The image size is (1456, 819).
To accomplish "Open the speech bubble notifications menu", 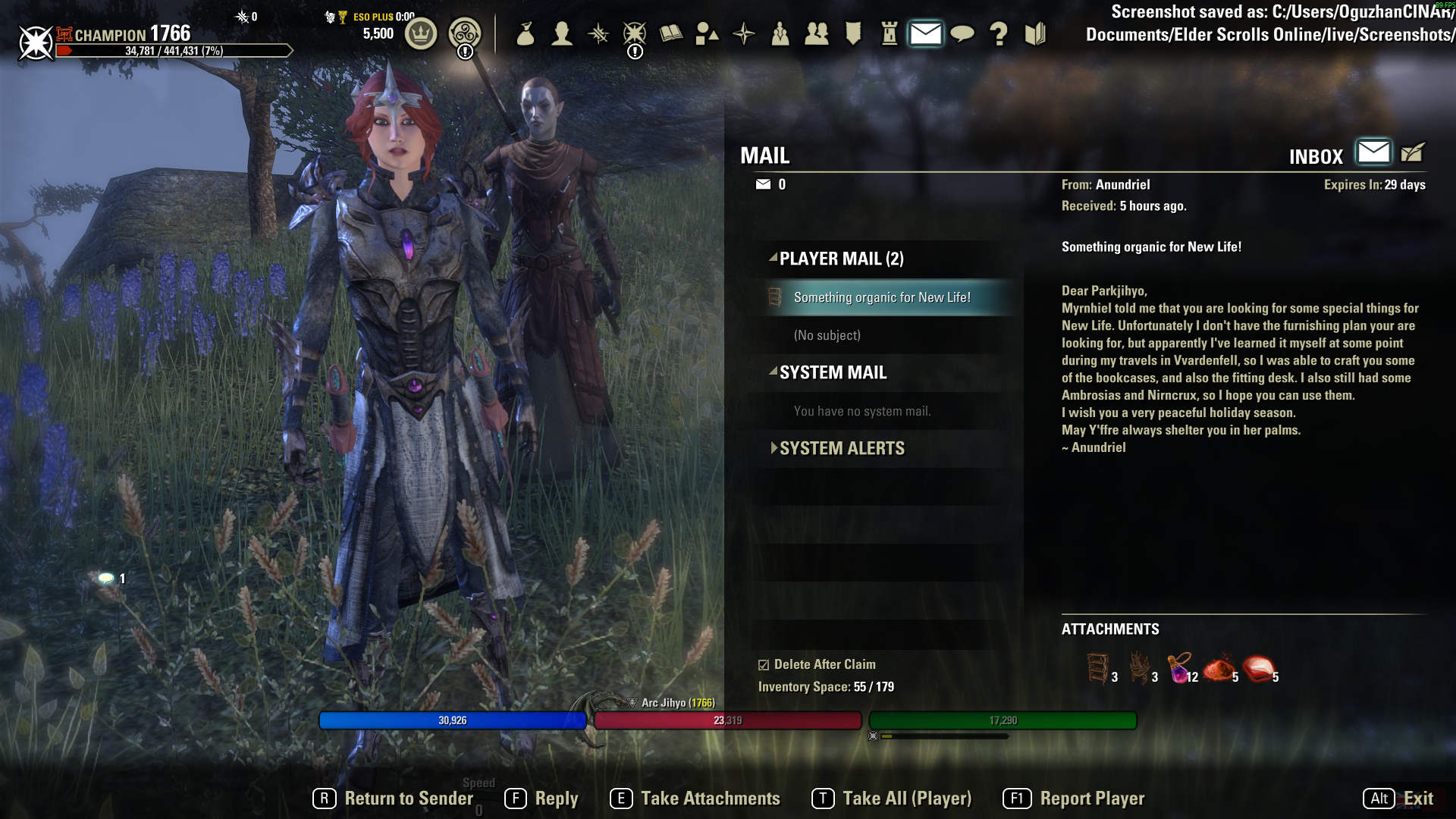I will click(x=962, y=34).
